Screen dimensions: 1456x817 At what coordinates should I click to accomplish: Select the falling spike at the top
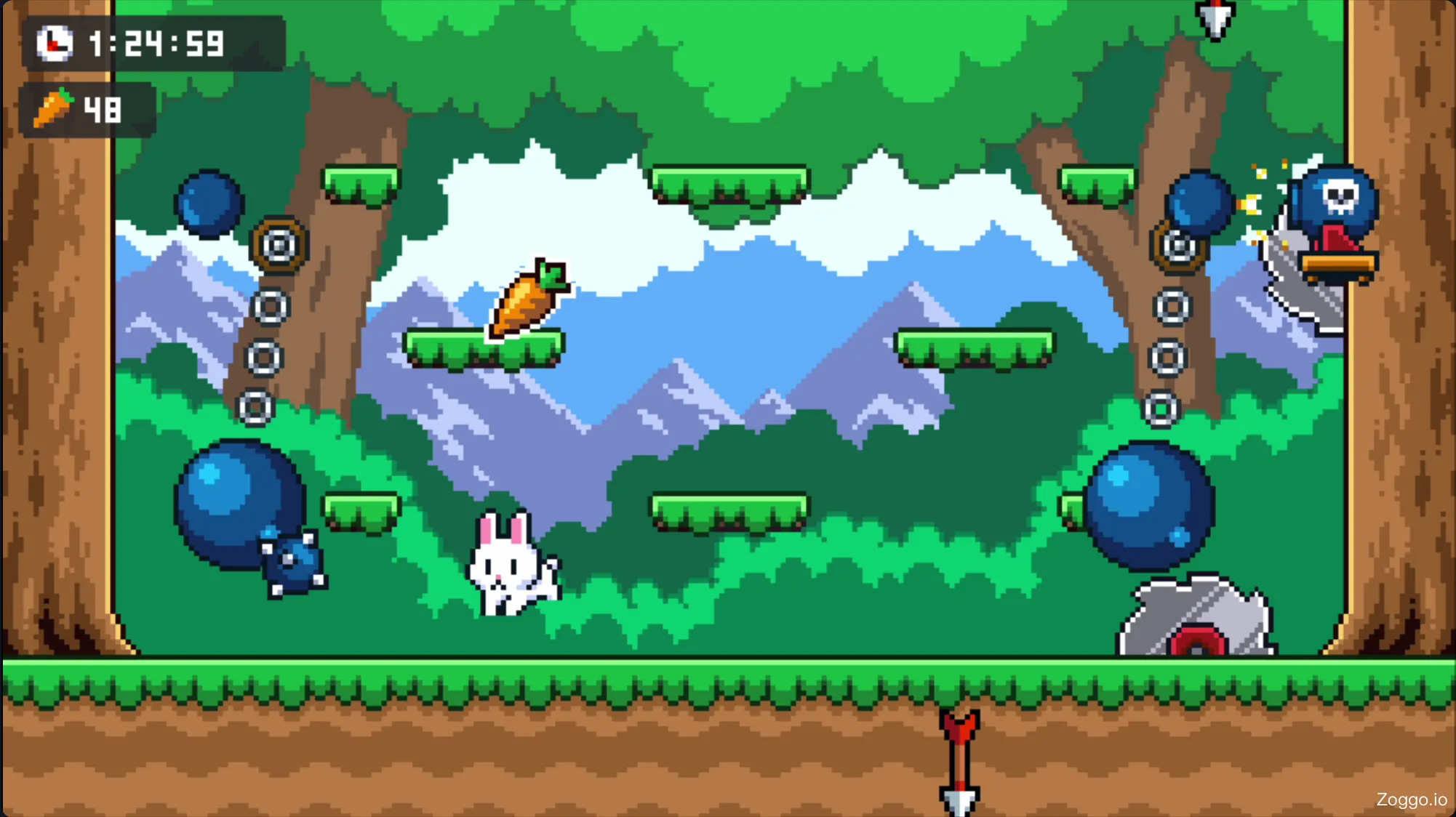[x=1214, y=18]
